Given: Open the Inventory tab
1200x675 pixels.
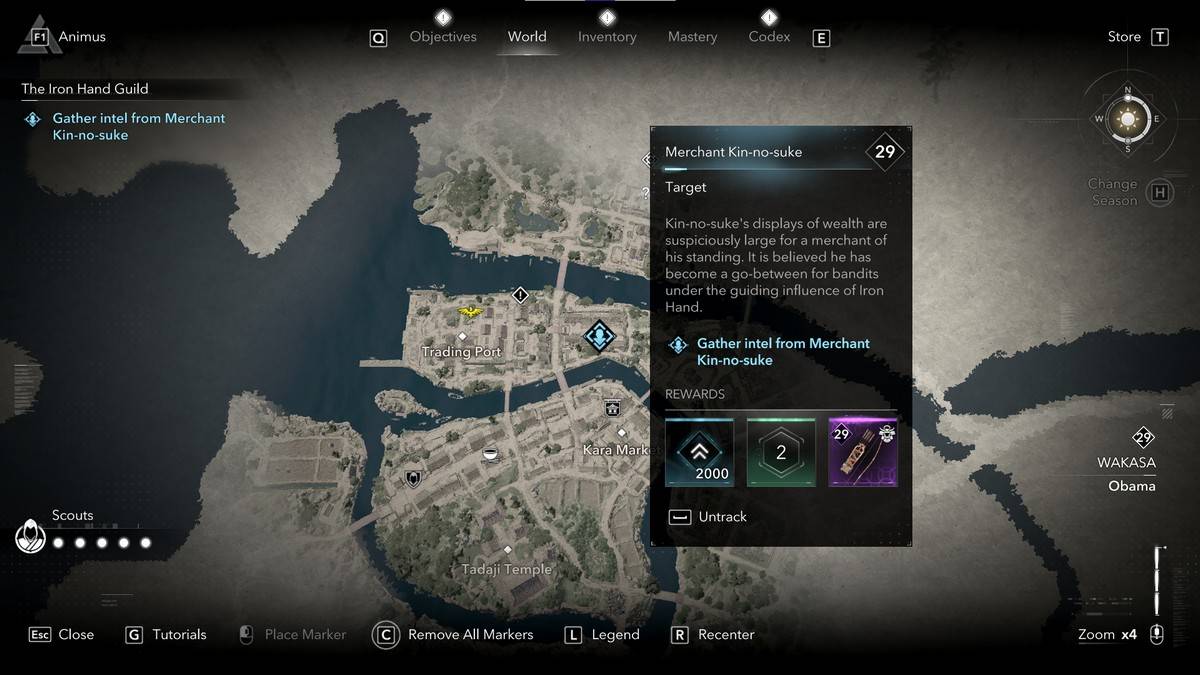Looking at the screenshot, I should [607, 37].
